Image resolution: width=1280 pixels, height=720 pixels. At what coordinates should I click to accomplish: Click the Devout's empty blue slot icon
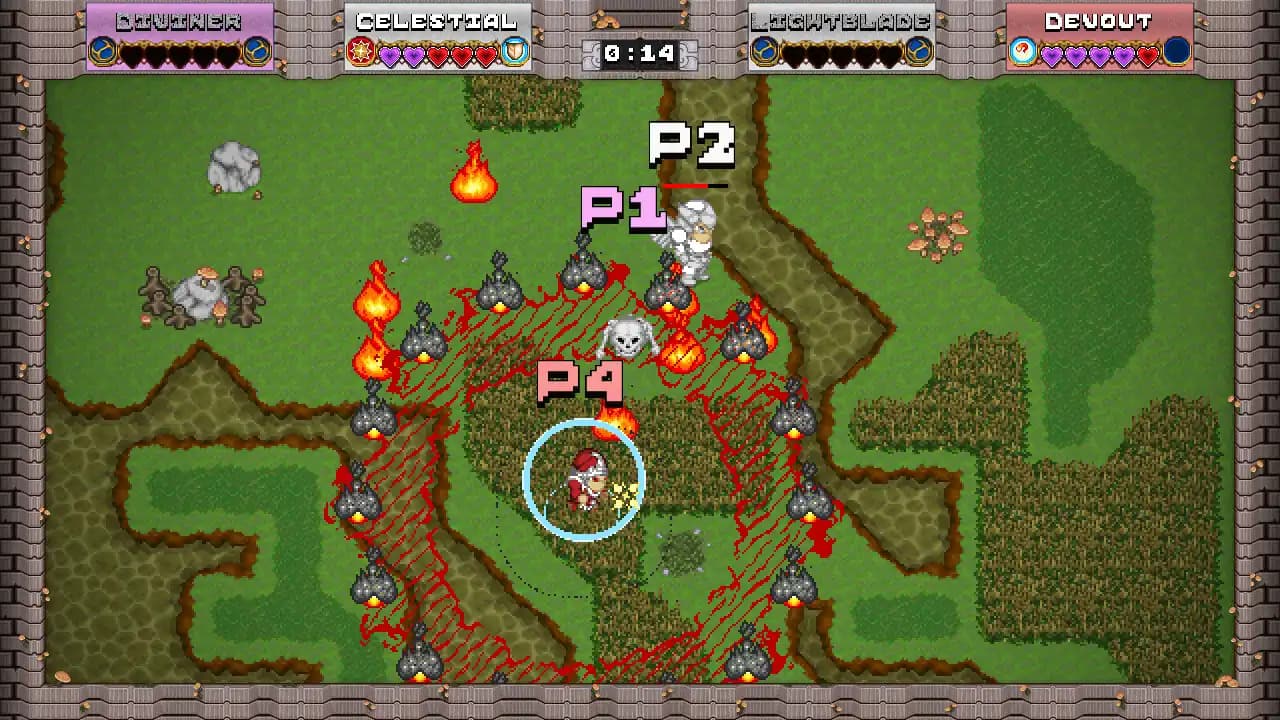point(1176,52)
